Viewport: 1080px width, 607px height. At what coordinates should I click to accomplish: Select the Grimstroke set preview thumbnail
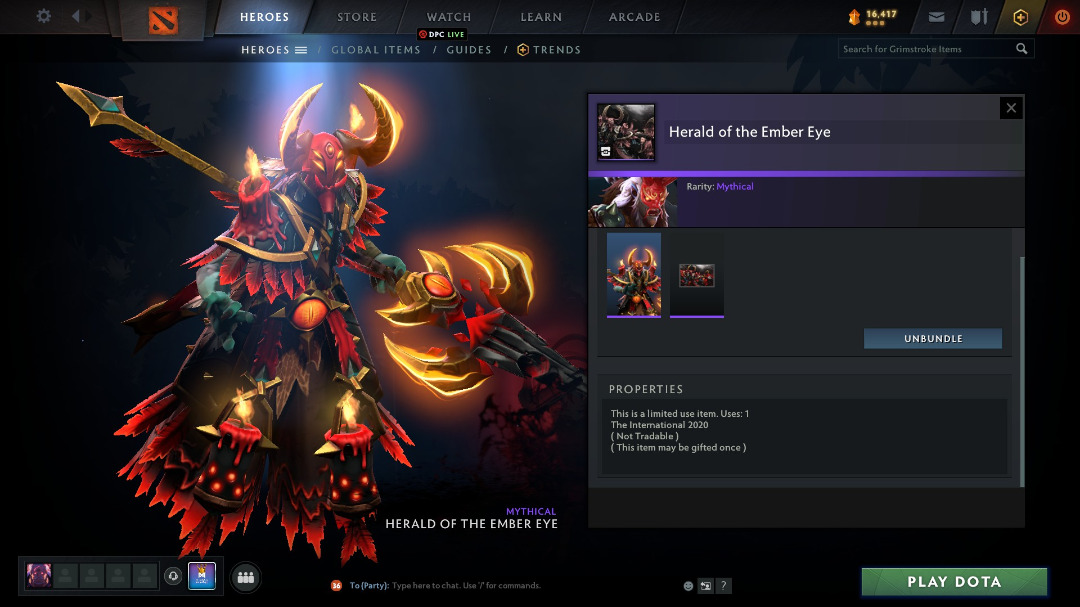(x=634, y=274)
